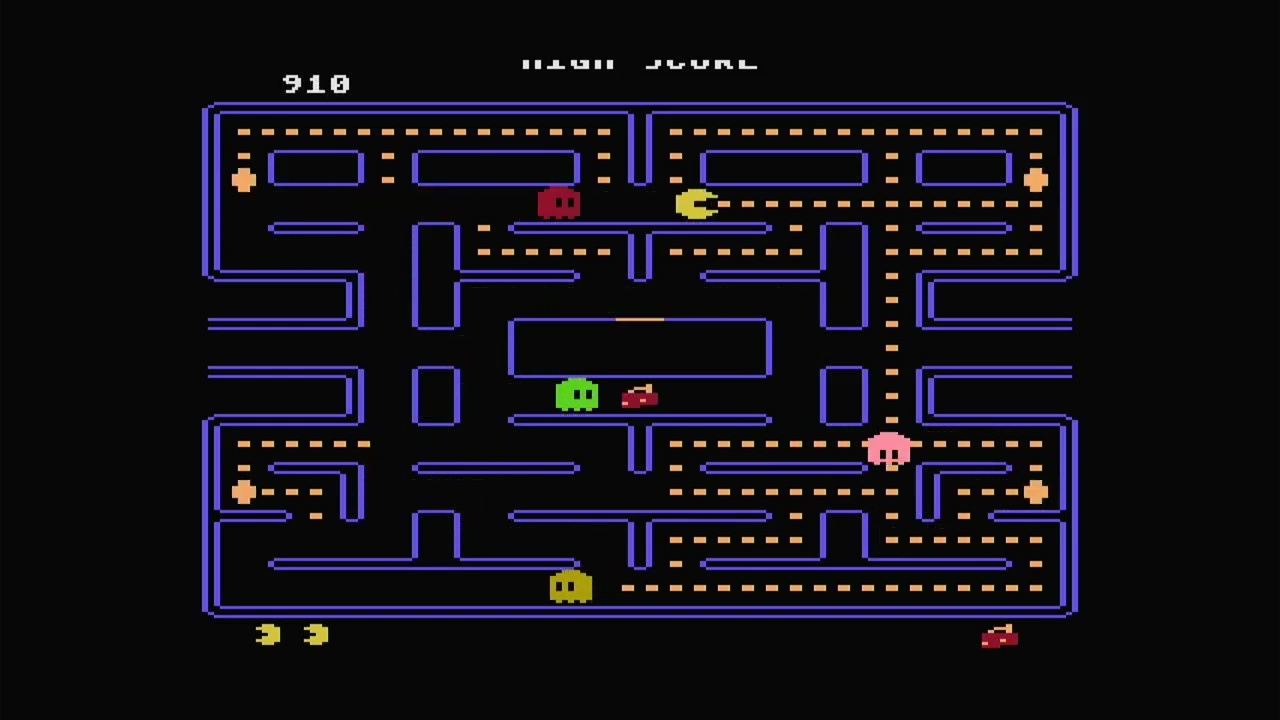
Task: Click the first extra-life Pac-Man icon
Action: [266, 634]
